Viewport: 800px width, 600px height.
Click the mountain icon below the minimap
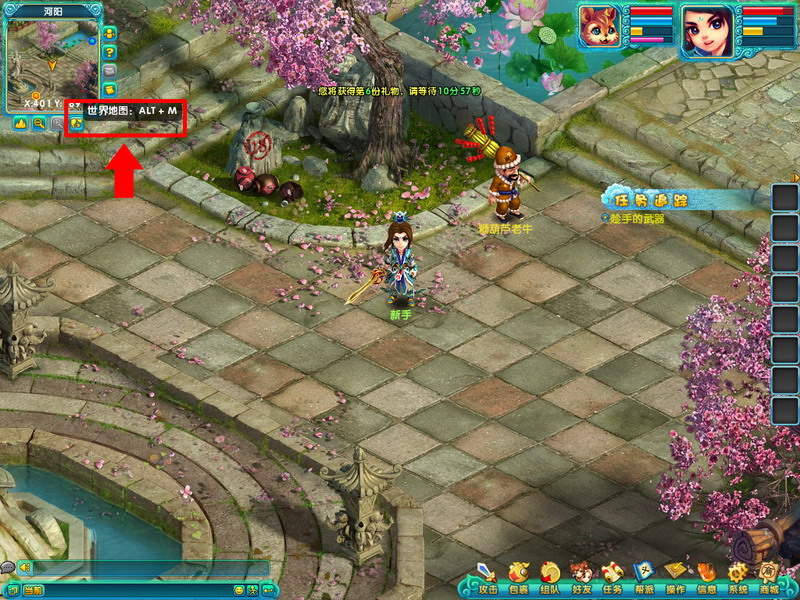pyautogui.click(x=20, y=123)
